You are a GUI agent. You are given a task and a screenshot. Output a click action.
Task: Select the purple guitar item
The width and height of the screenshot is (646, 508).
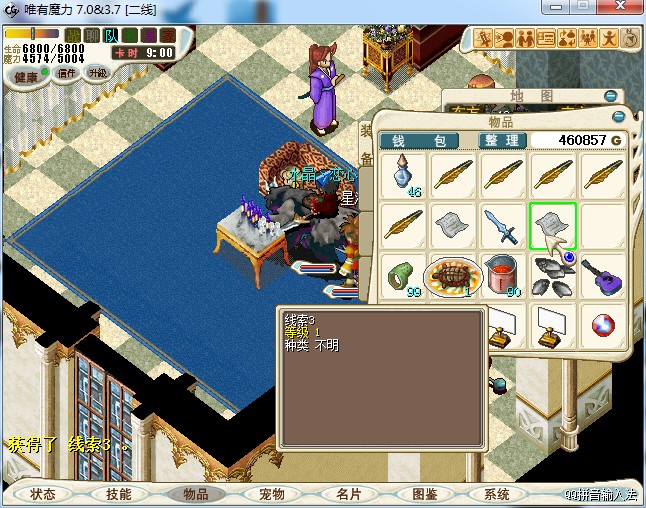pyautogui.click(x=599, y=275)
